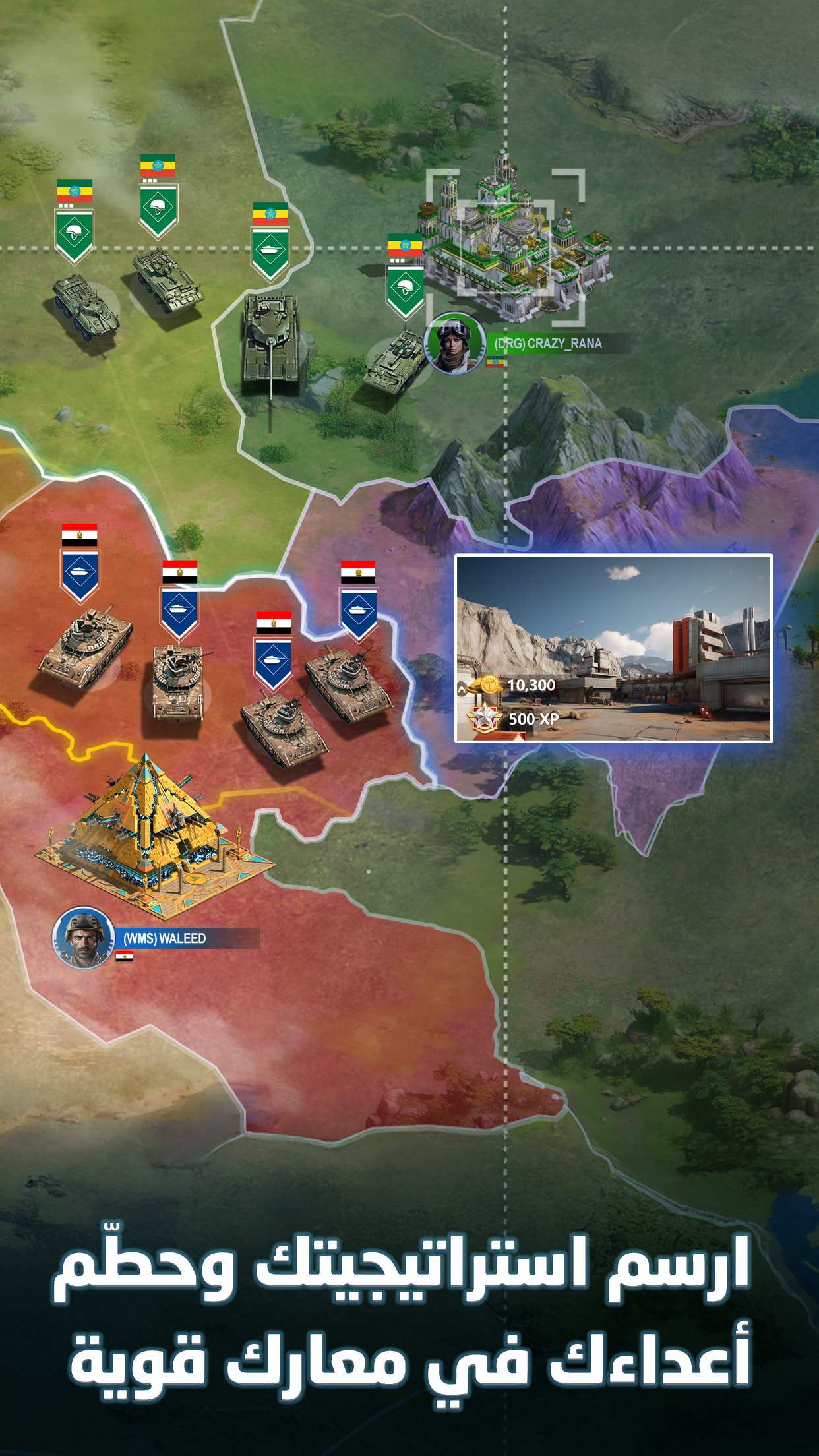Screen dimensions: 819x1456
Task: Open the industrial base preview thumbnail
Action: (x=613, y=648)
